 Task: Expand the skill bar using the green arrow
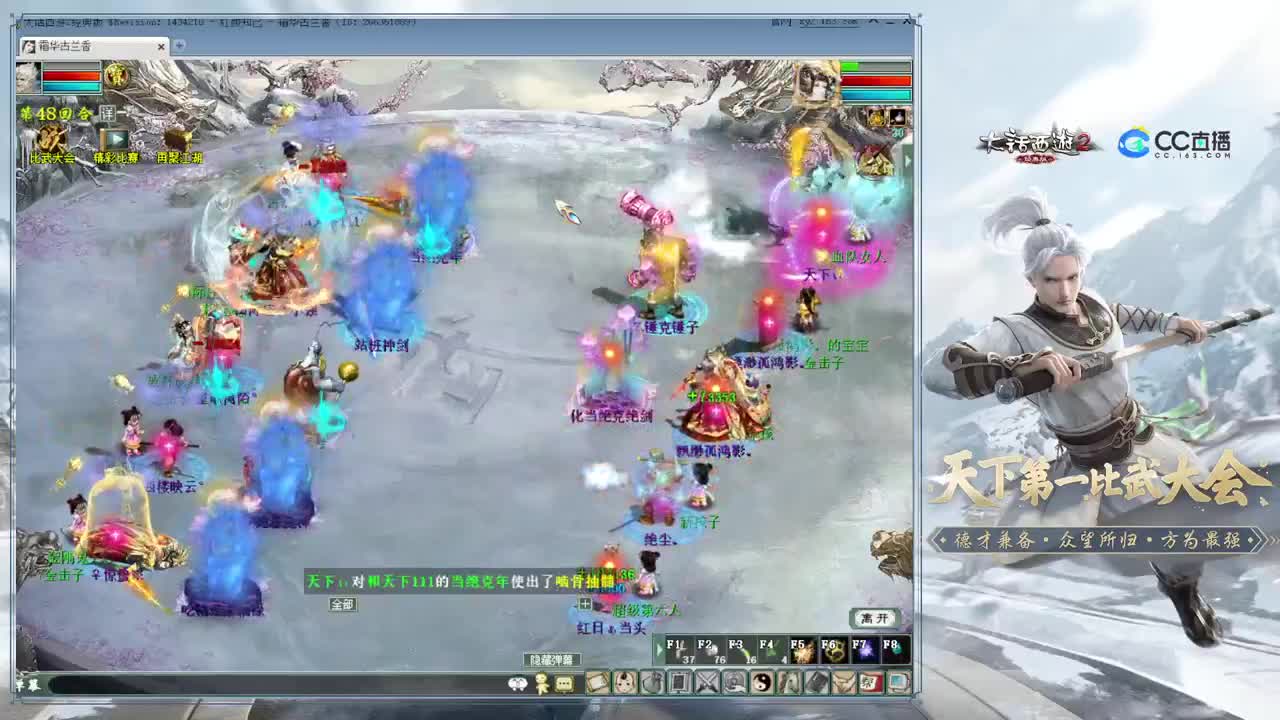659,648
